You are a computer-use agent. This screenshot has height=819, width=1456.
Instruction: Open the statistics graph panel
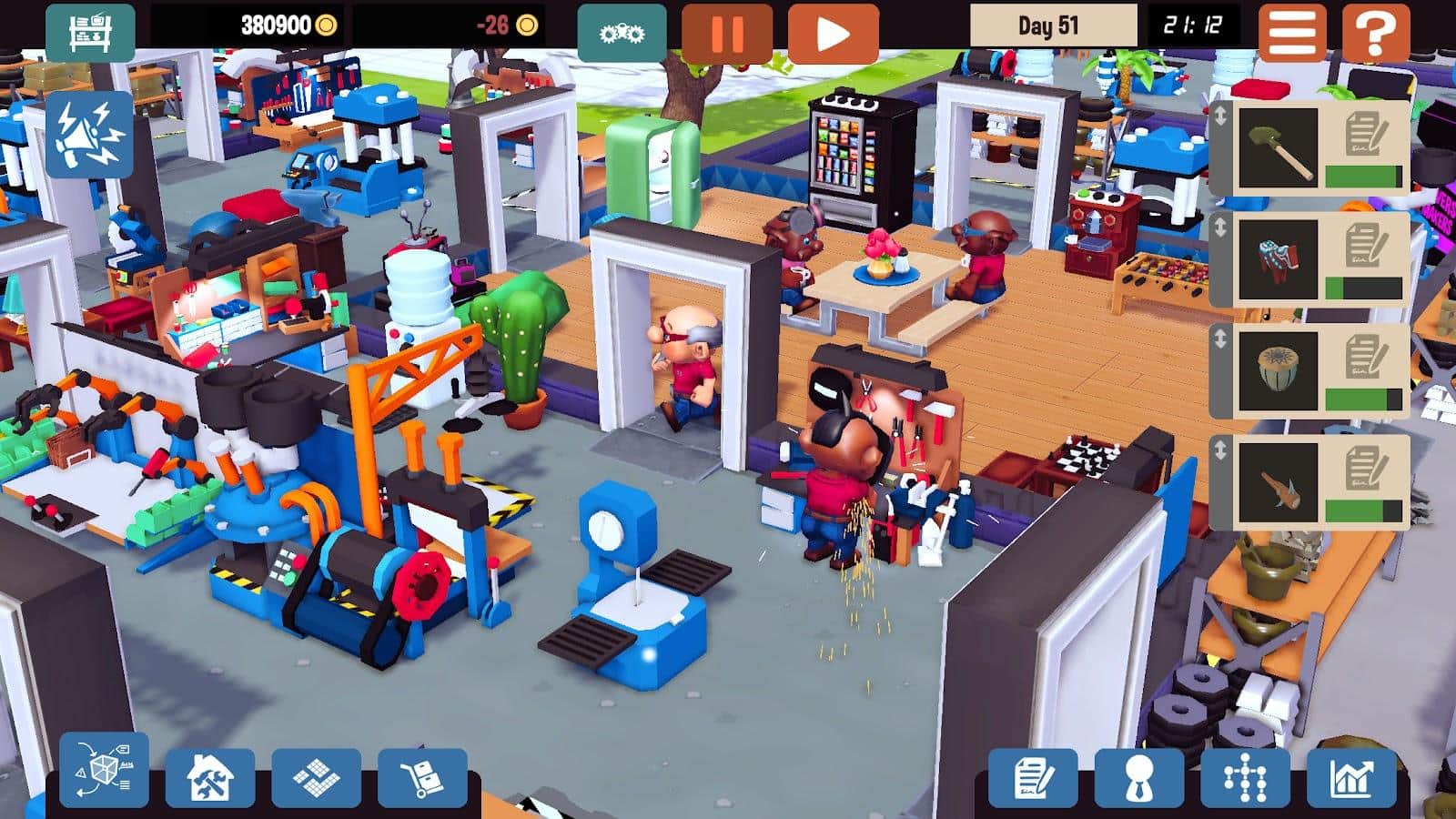coord(1350,779)
